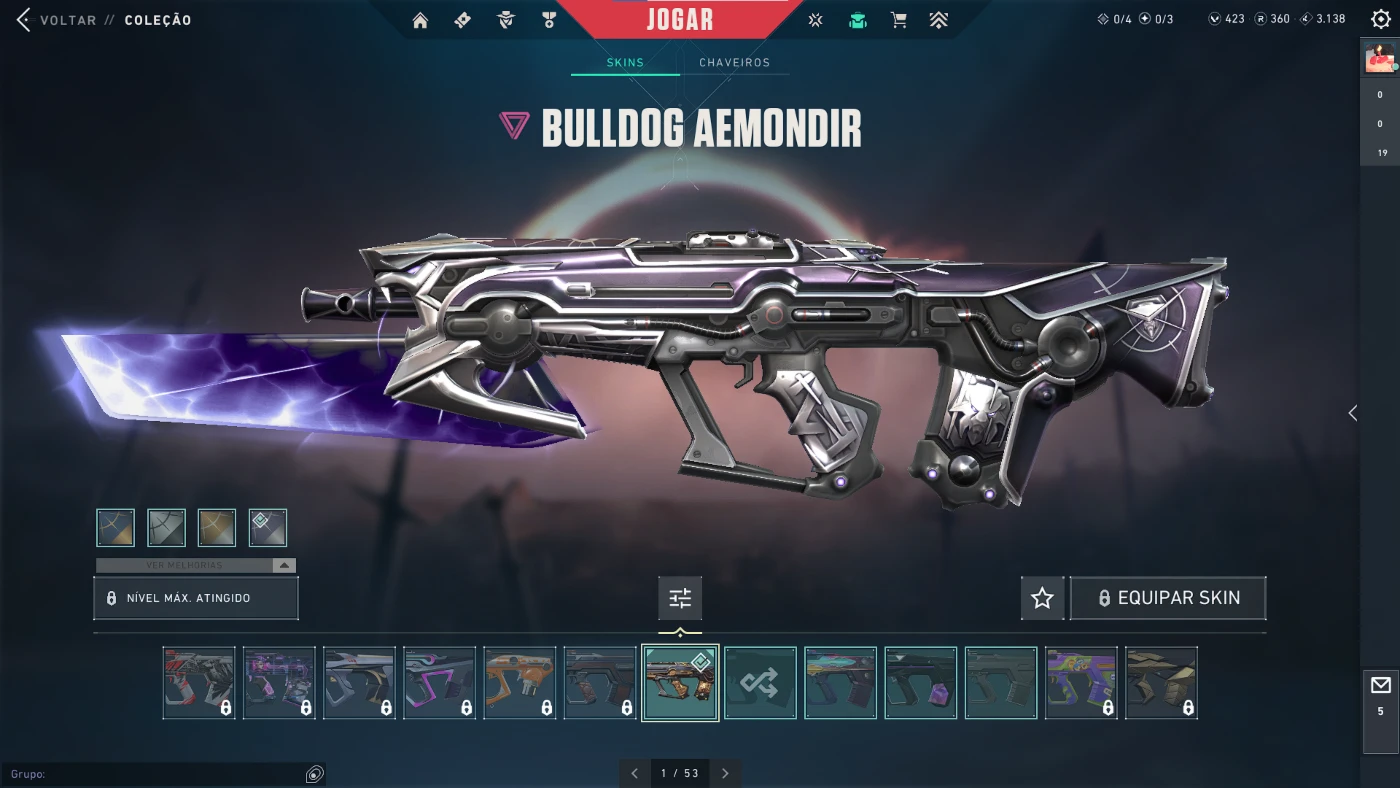Select the random shuffle skin tile
Screen dimensions: 1400x788
pos(760,683)
